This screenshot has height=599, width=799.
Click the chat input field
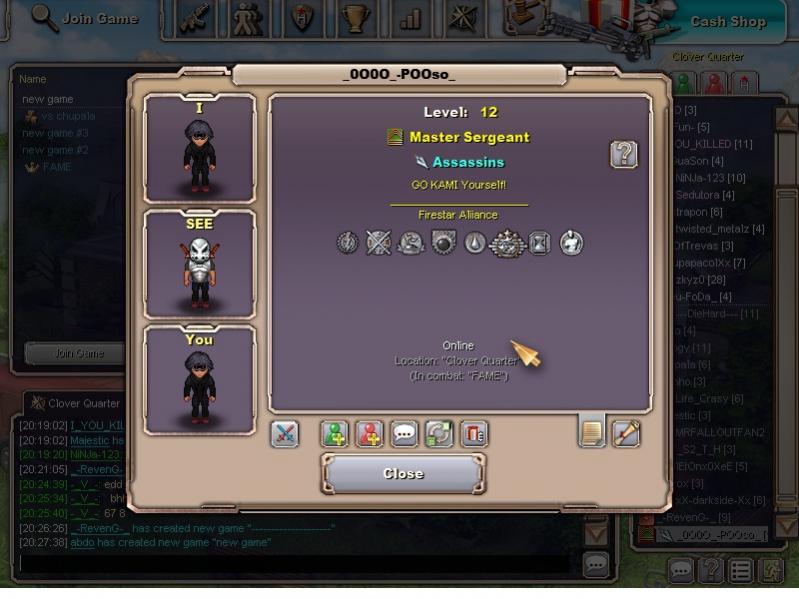298,564
